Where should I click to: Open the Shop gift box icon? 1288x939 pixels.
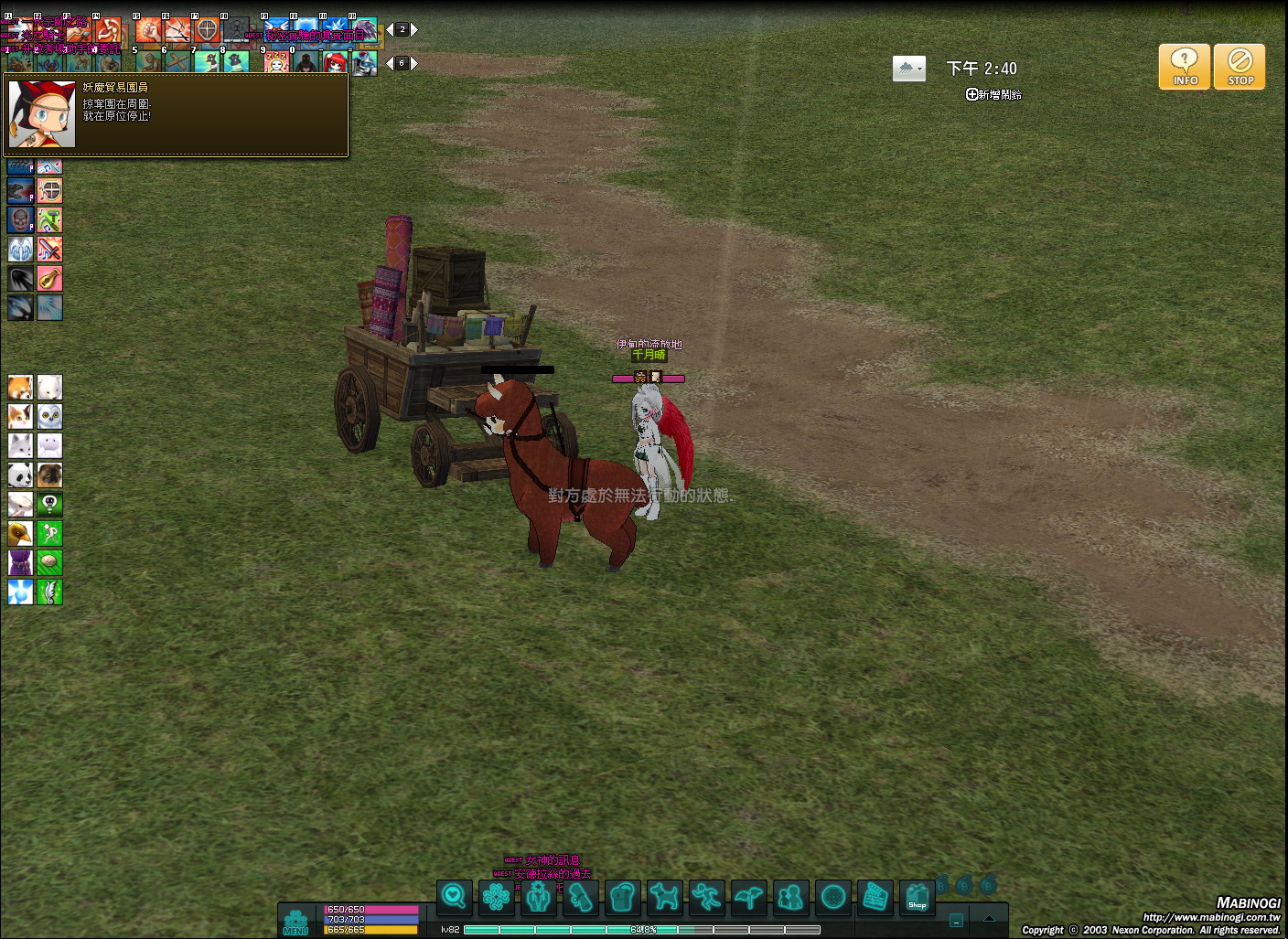(917, 897)
